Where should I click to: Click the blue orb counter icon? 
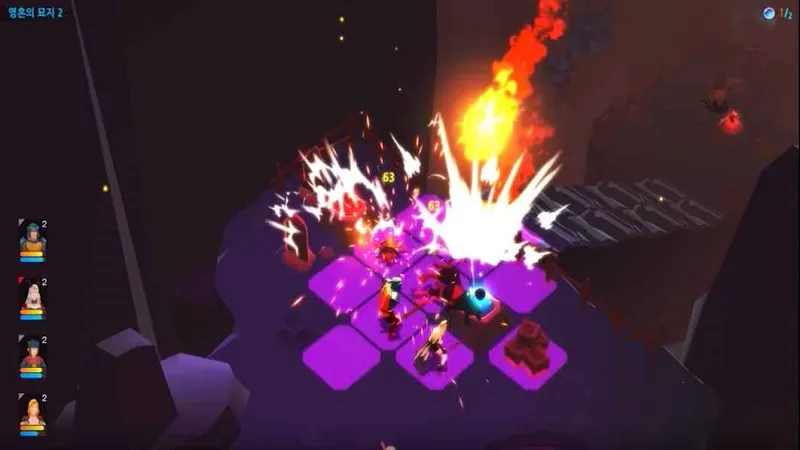pyautogui.click(x=768, y=13)
